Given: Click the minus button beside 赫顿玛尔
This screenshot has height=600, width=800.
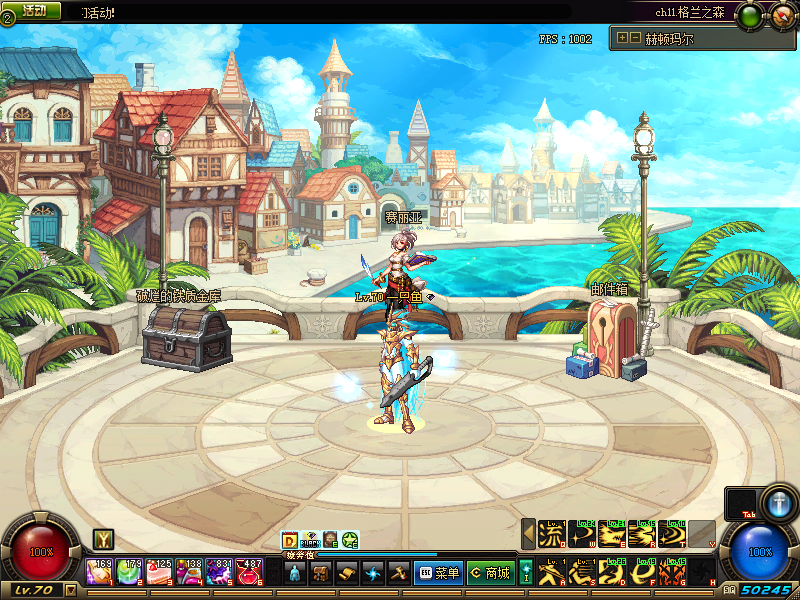Looking at the screenshot, I should [635, 38].
